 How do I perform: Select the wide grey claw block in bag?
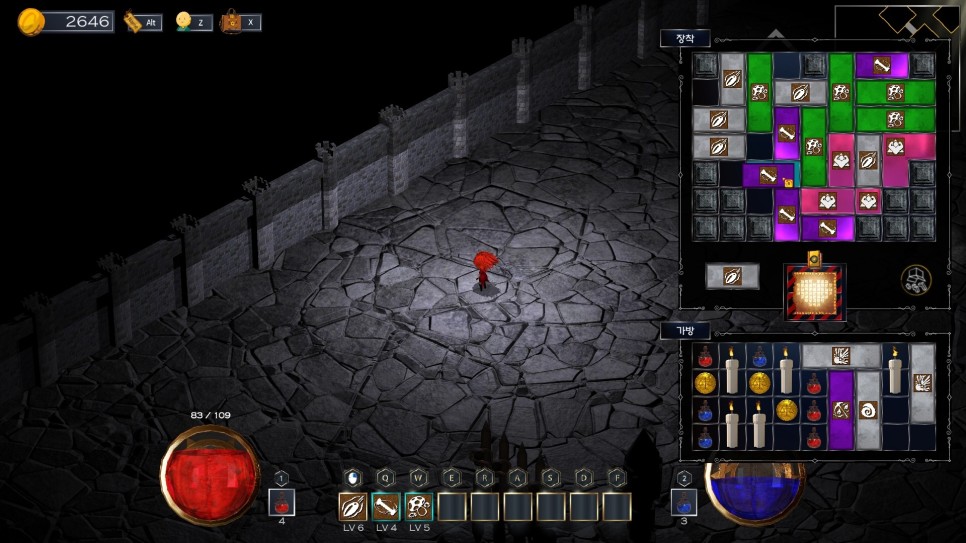click(841, 355)
